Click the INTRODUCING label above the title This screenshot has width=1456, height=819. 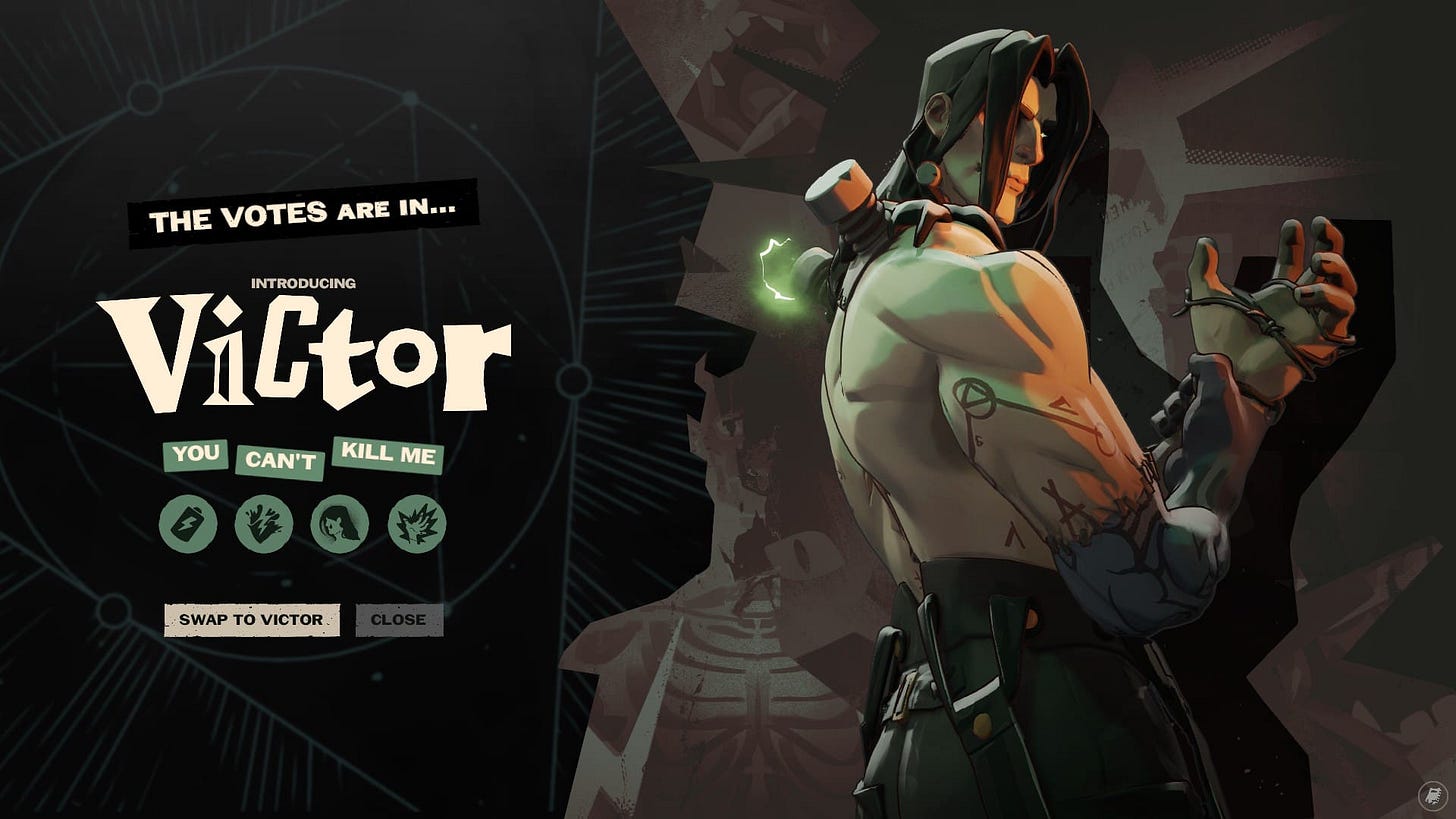pyautogui.click(x=304, y=284)
